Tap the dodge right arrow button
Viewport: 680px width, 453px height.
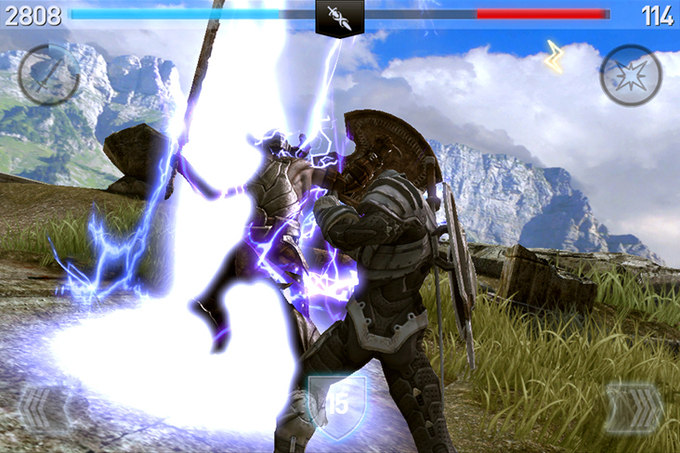pyautogui.click(x=633, y=408)
